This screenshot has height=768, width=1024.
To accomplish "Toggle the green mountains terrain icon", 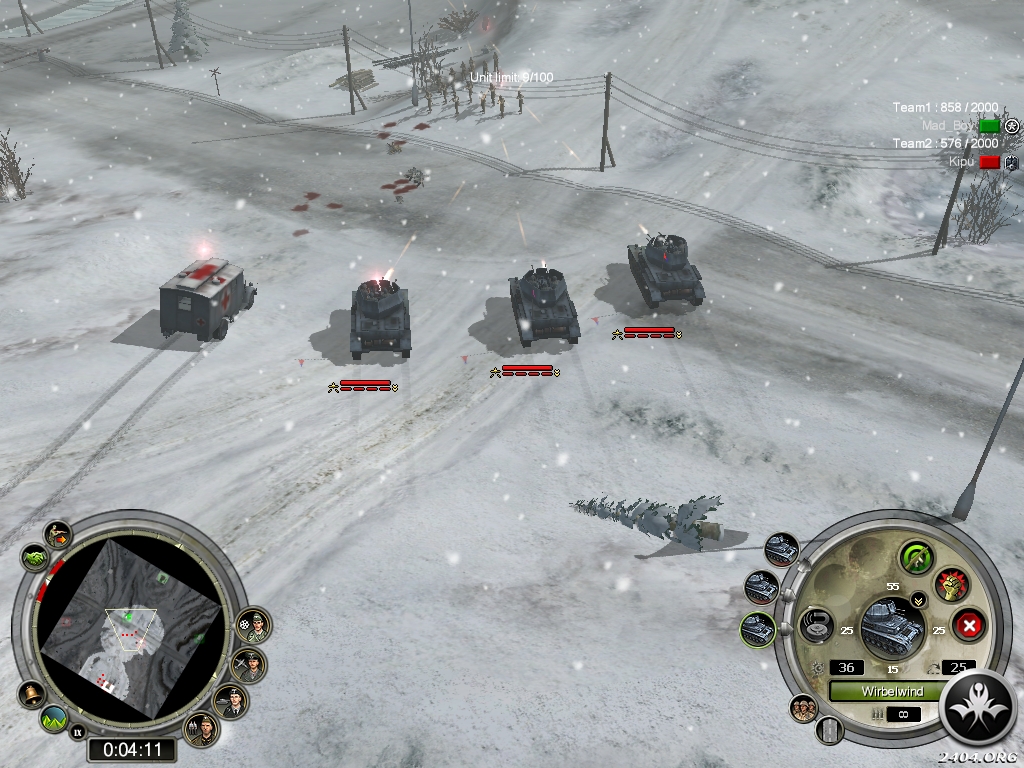I will click(53, 717).
